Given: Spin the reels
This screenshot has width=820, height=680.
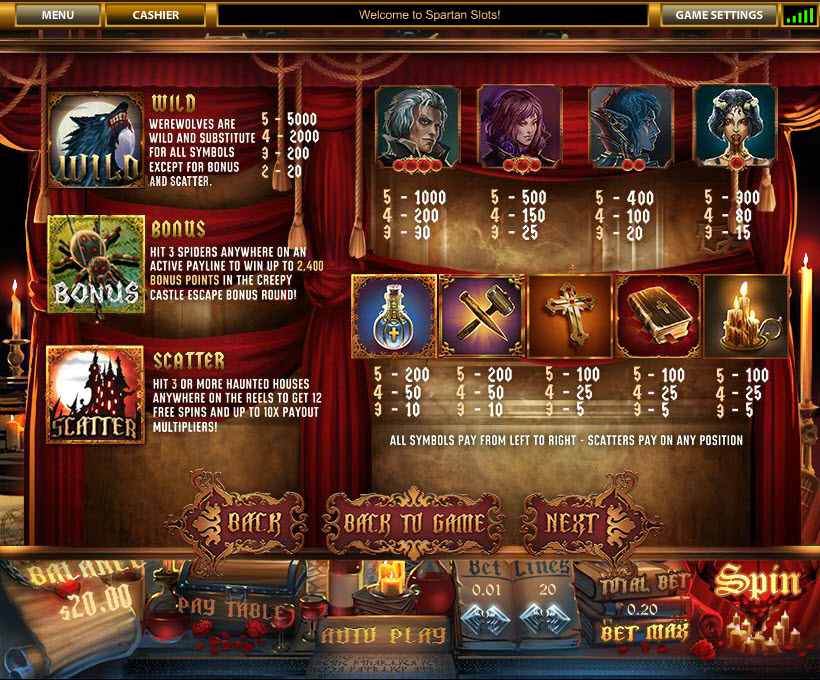Looking at the screenshot, I should tap(756, 582).
